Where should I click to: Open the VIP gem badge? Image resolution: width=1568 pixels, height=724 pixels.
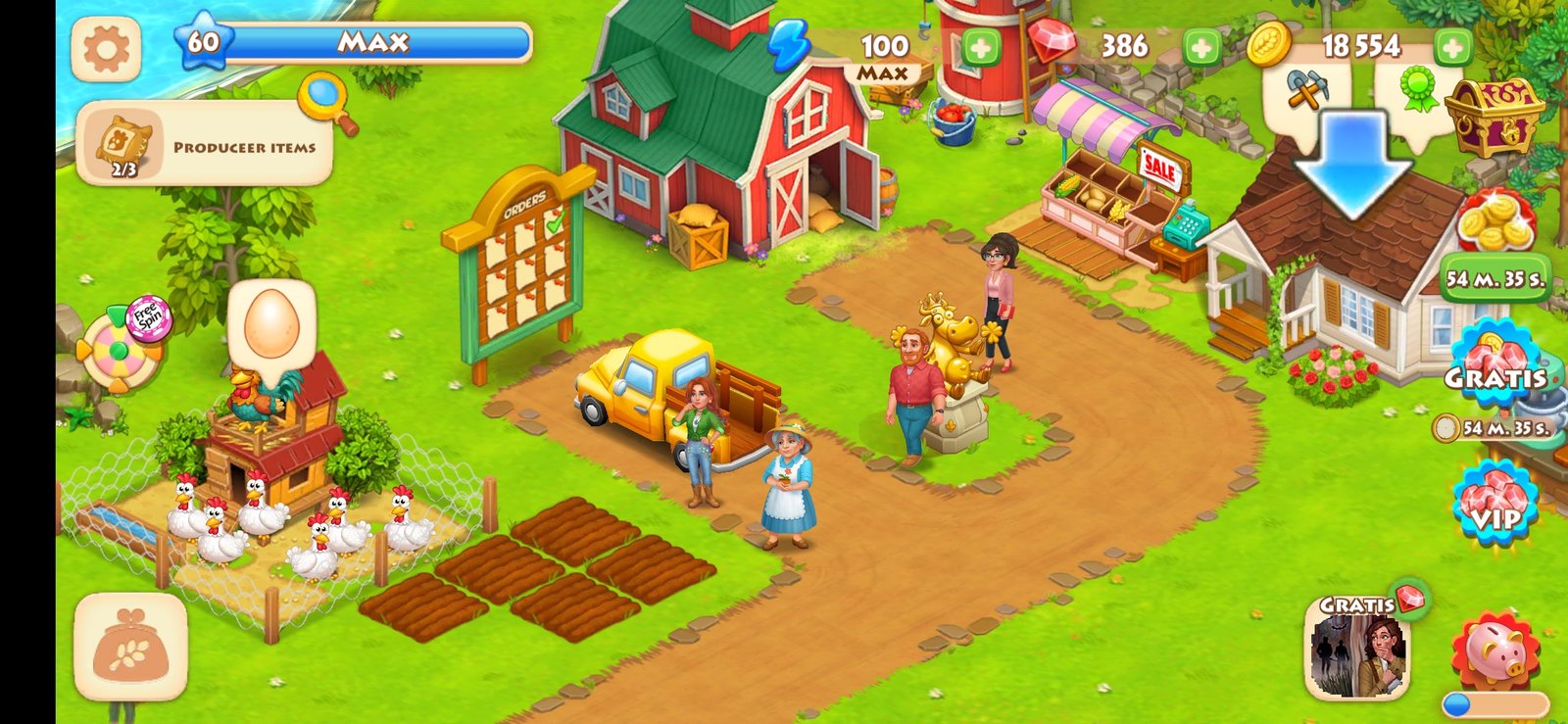point(1494,506)
